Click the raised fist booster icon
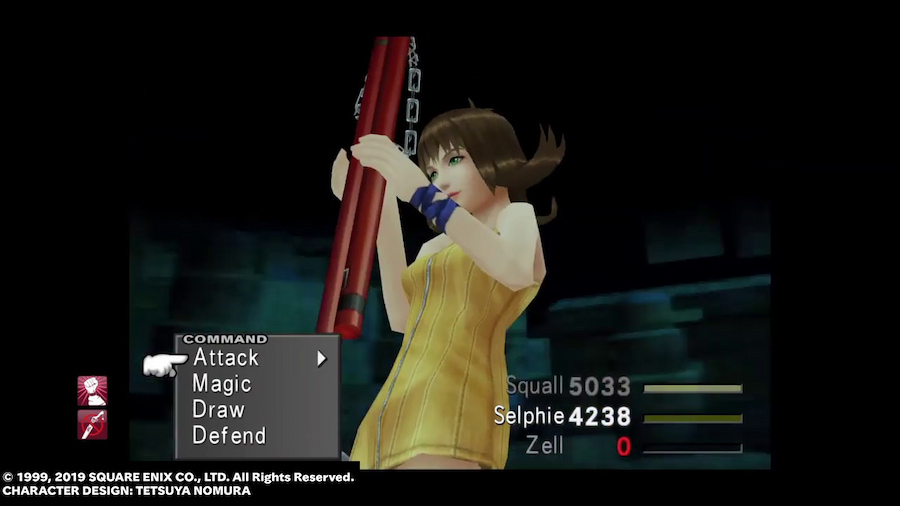Screen dimensions: 900x506 [92, 390]
